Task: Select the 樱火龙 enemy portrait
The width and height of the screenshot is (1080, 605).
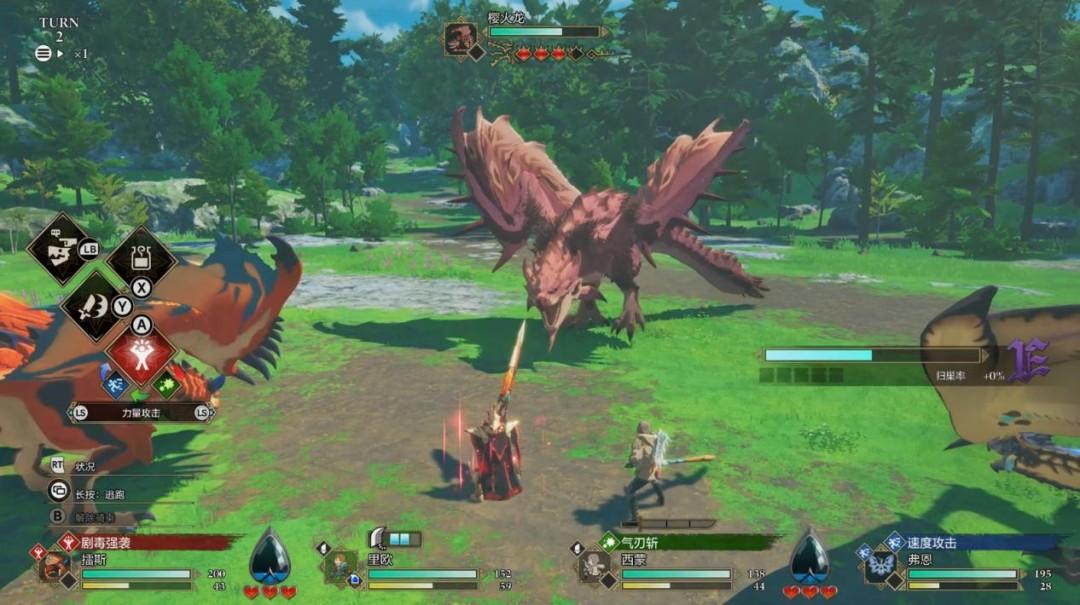Action: (461, 40)
